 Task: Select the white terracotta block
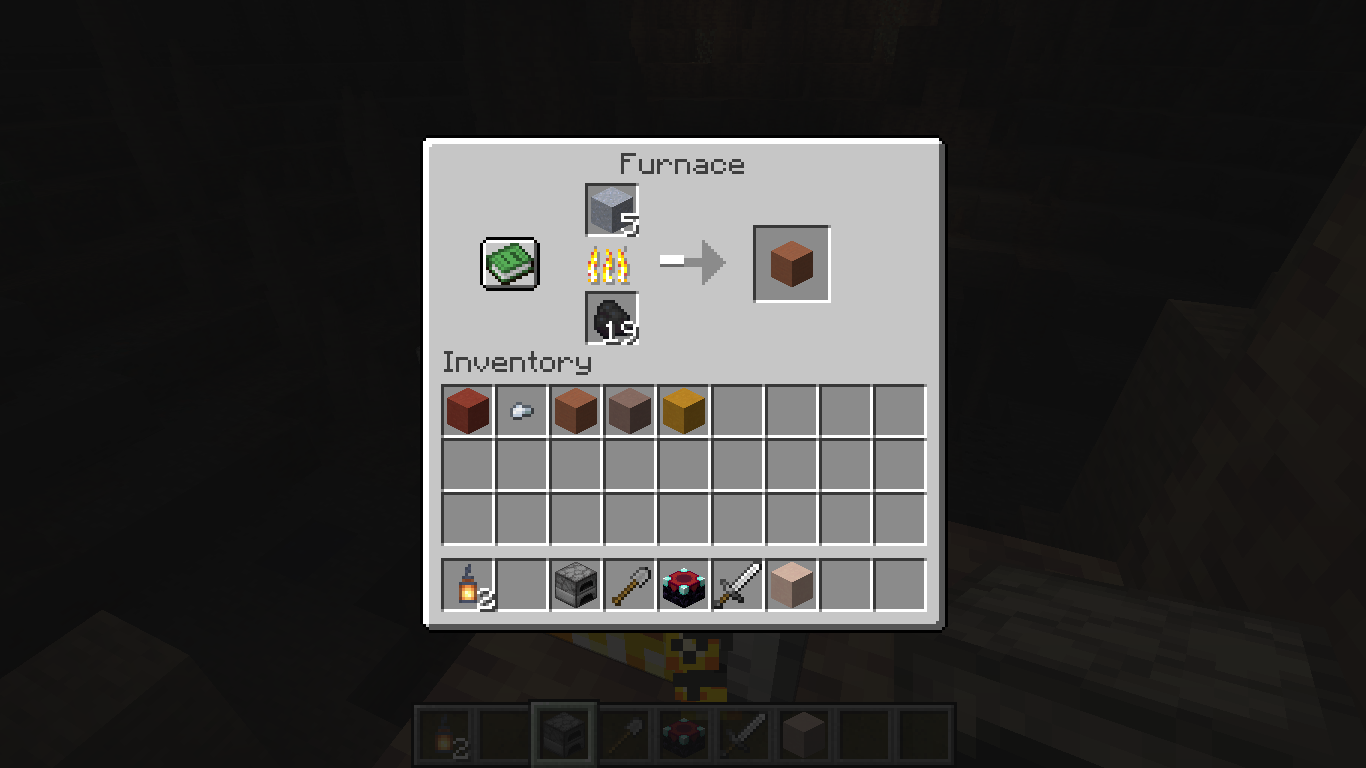[792, 585]
